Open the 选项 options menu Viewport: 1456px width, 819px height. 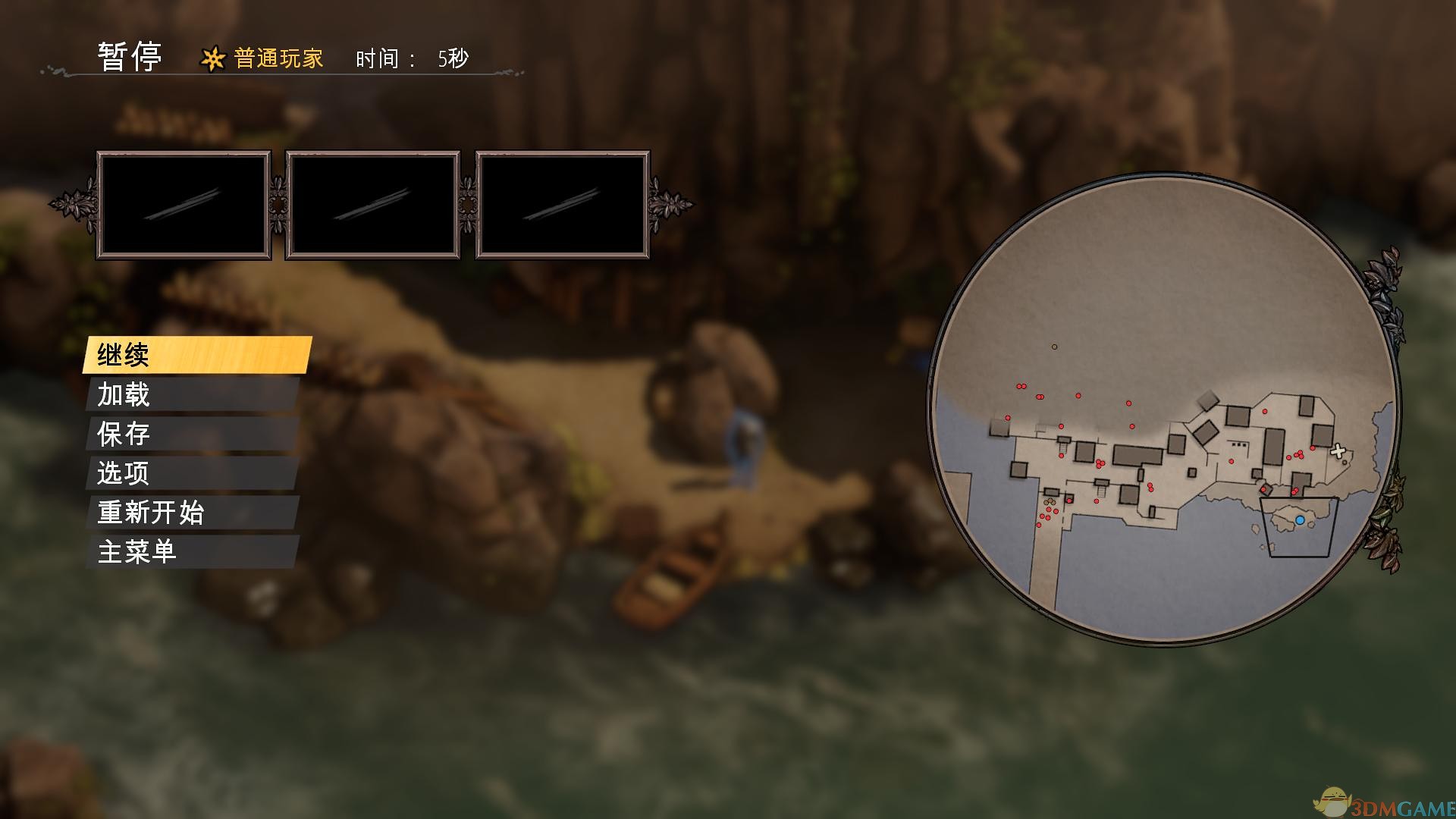[193, 473]
